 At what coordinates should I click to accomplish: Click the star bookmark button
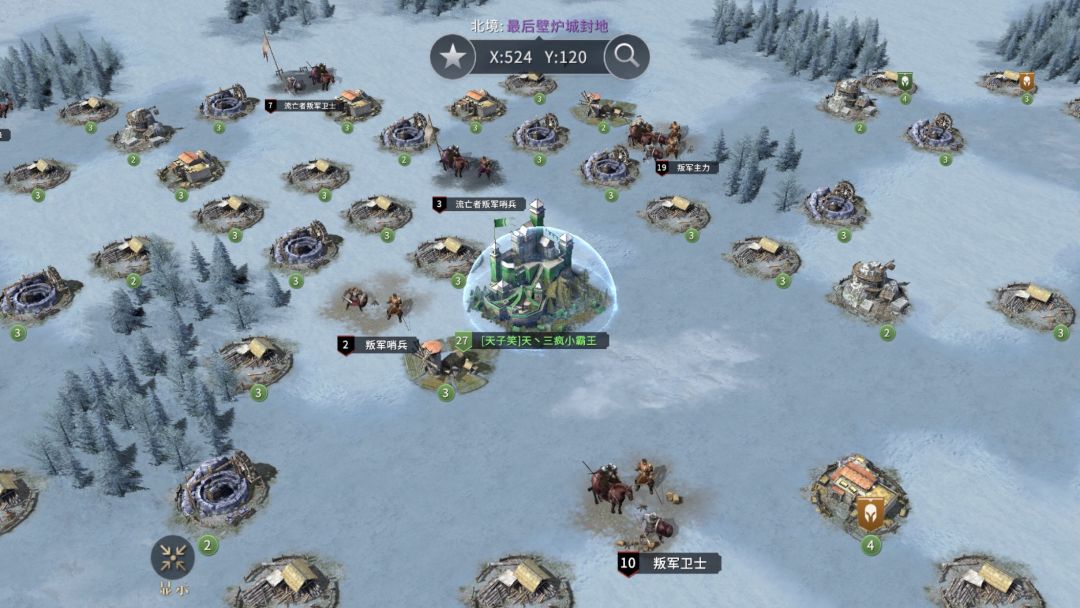(x=453, y=57)
